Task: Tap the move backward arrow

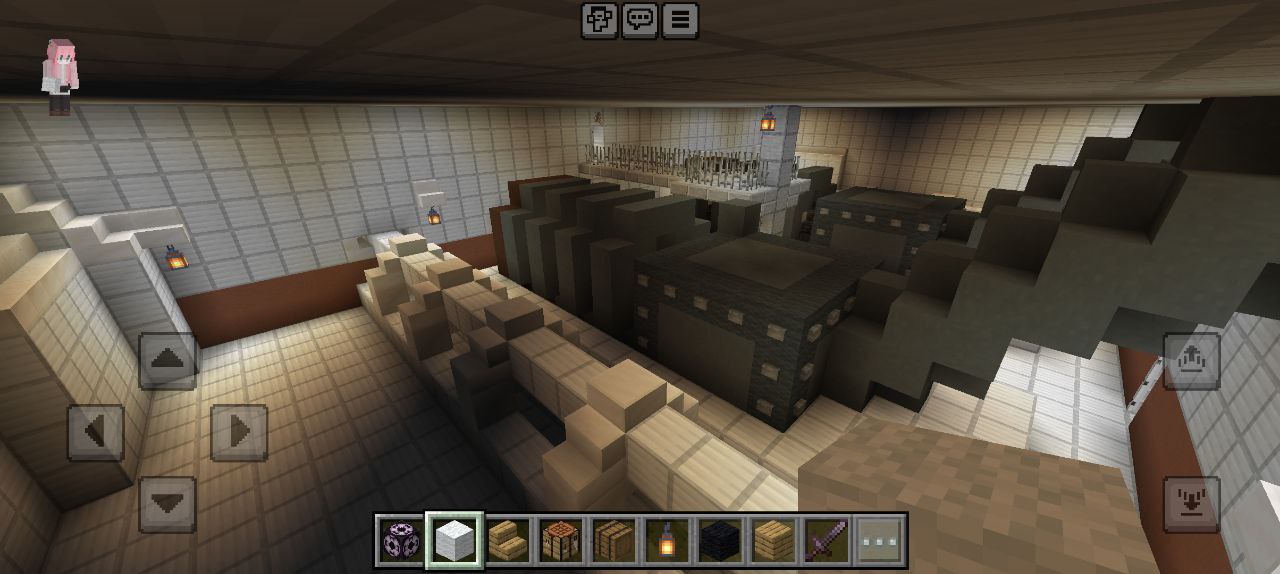Action: [167, 504]
